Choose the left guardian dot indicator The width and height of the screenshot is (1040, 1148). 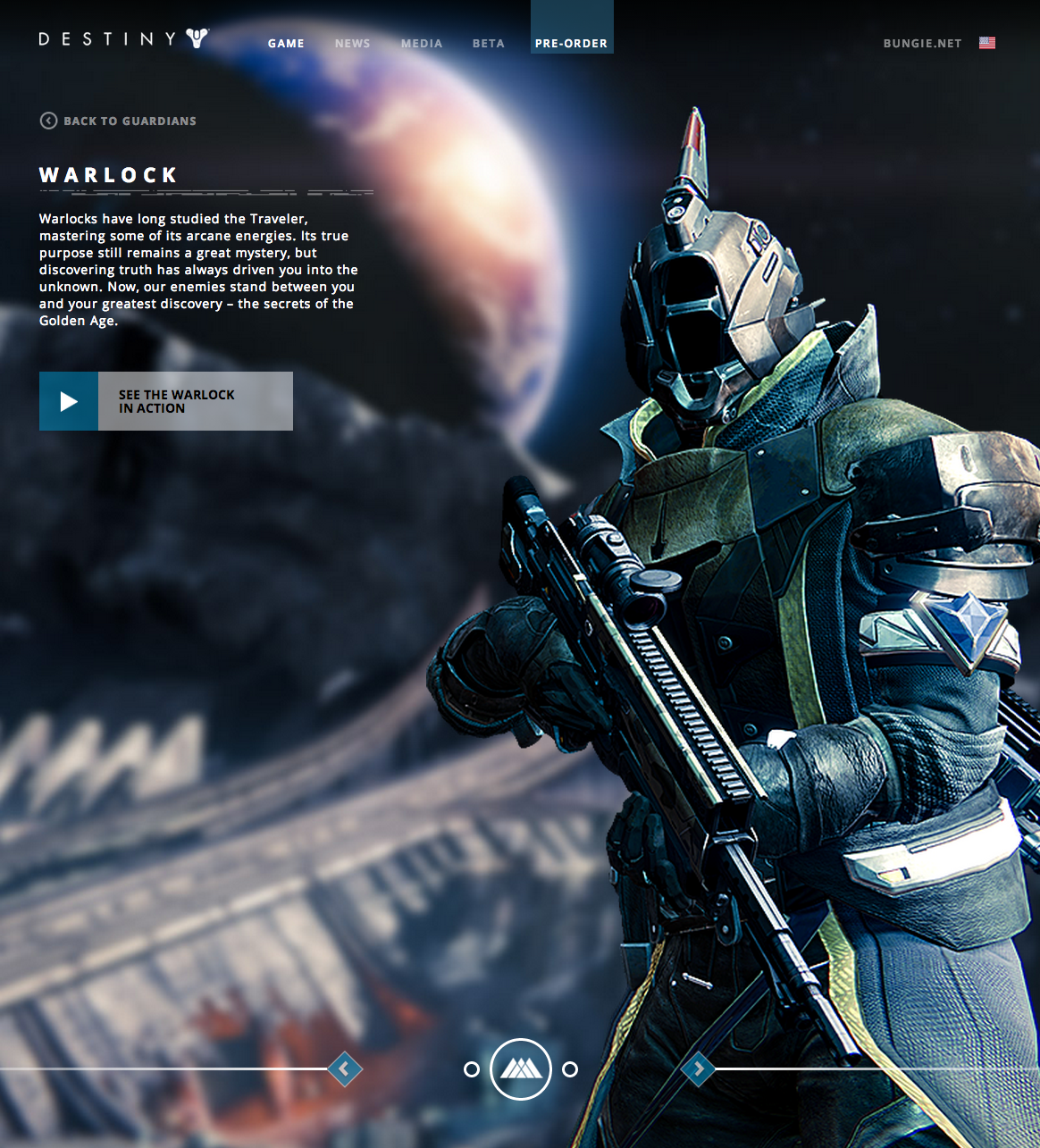(x=472, y=1069)
